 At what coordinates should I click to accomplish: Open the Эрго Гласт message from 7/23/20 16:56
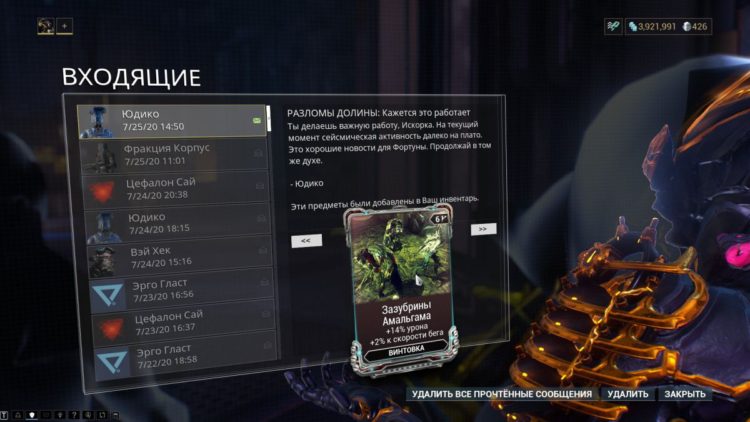click(x=172, y=290)
